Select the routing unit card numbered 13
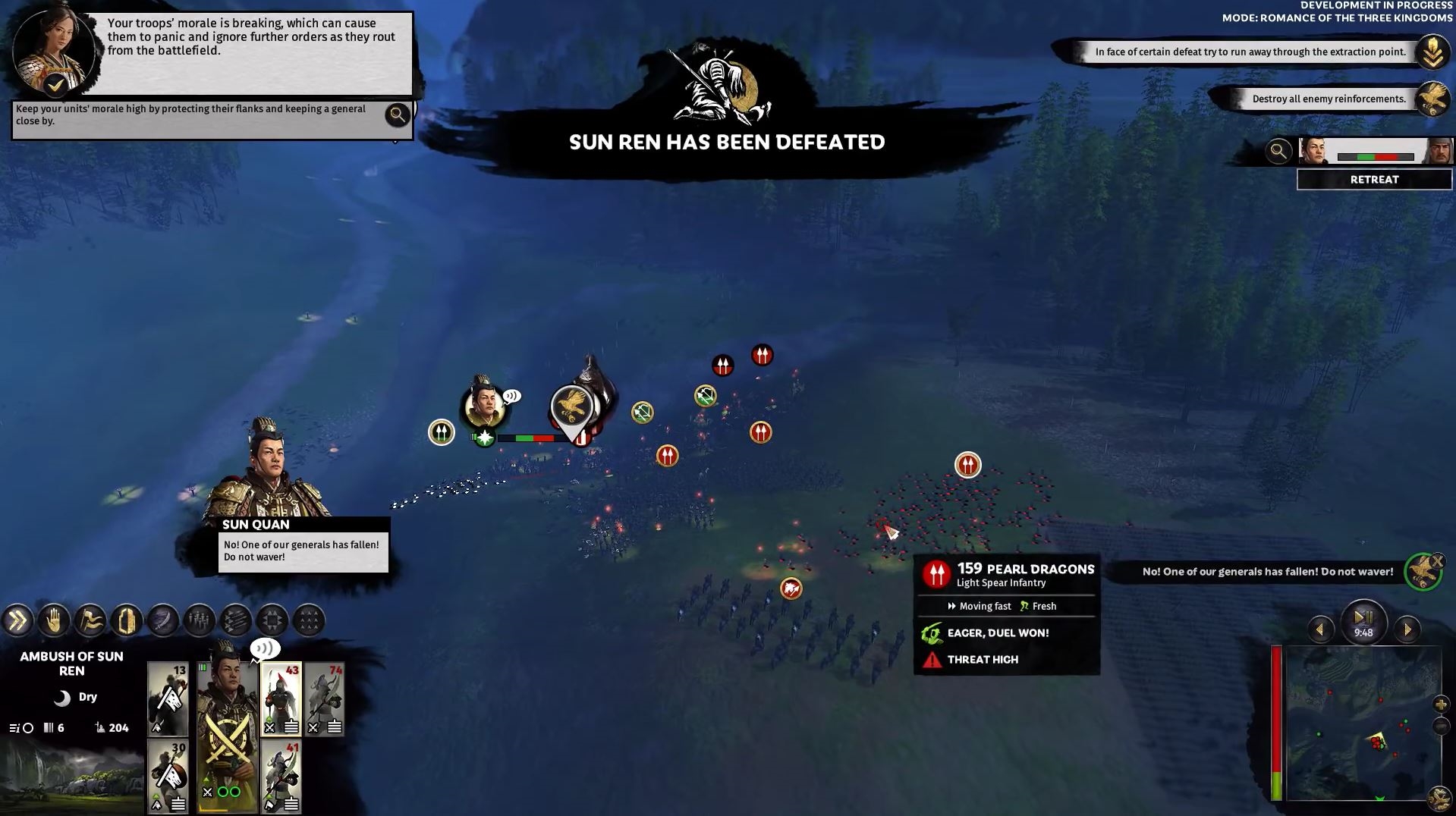The width and height of the screenshot is (1456, 816). [168, 698]
